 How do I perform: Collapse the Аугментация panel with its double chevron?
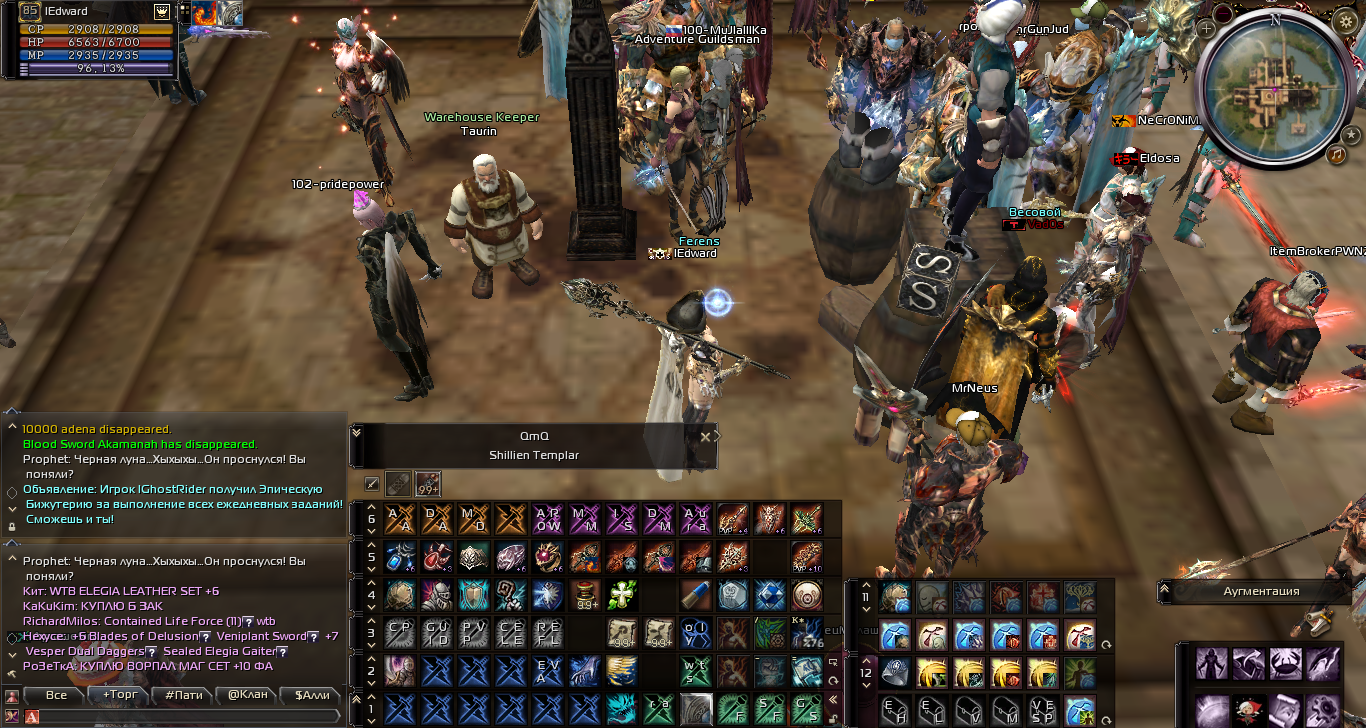point(1166,591)
